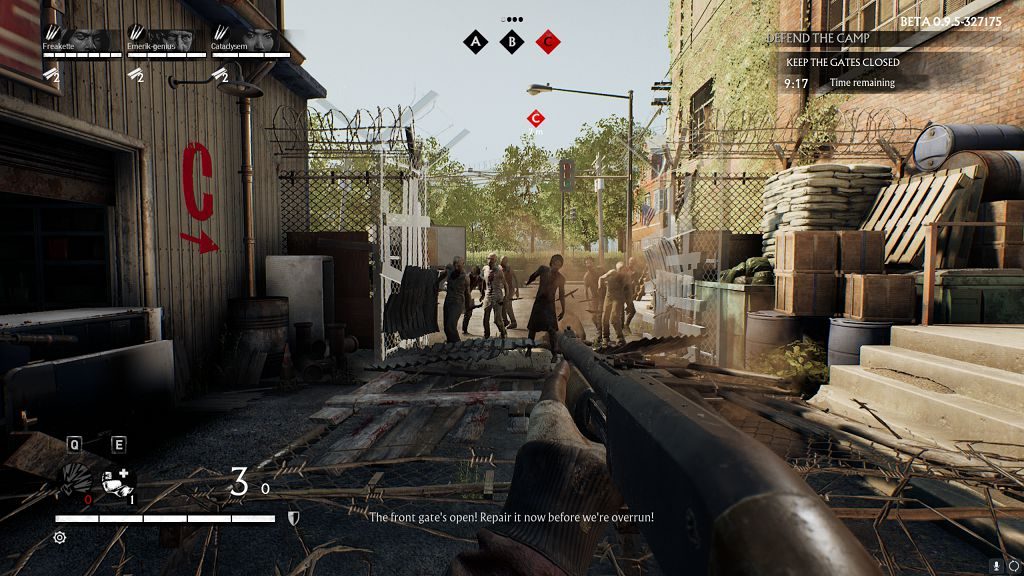Click the gate A status diamond
The width and height of the screenshot is (1024, 576).
476,41
